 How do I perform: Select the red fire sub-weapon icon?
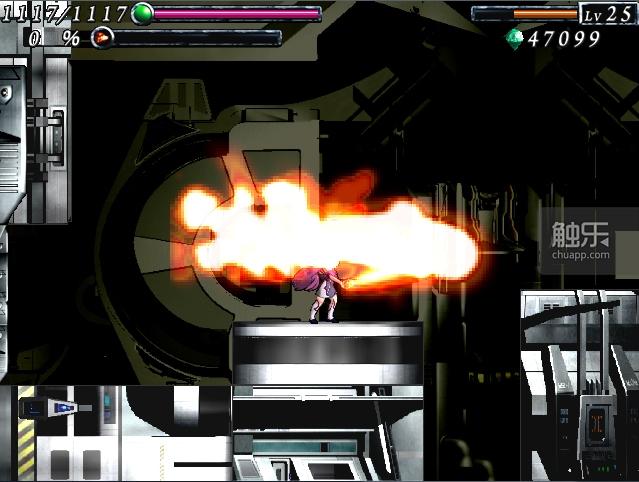(101, 37)
